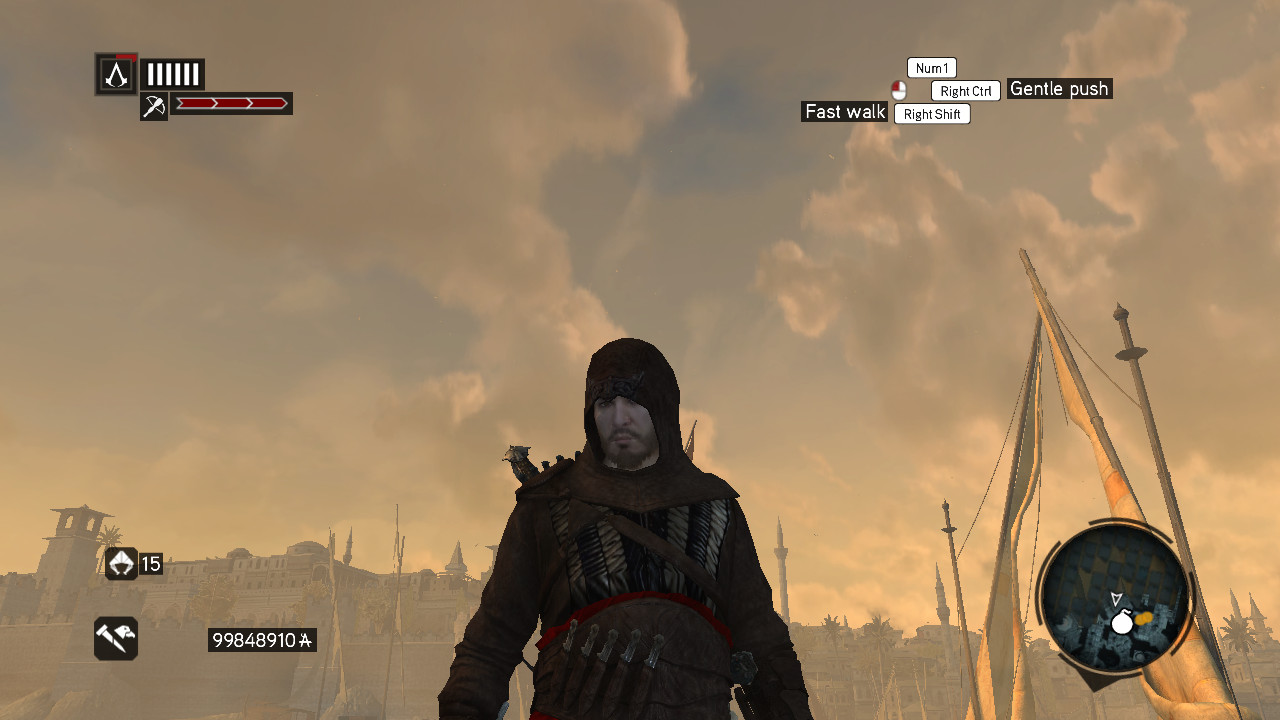Click the Assassin insignia health emblem

pyautogui.click(x=116, y=74)
